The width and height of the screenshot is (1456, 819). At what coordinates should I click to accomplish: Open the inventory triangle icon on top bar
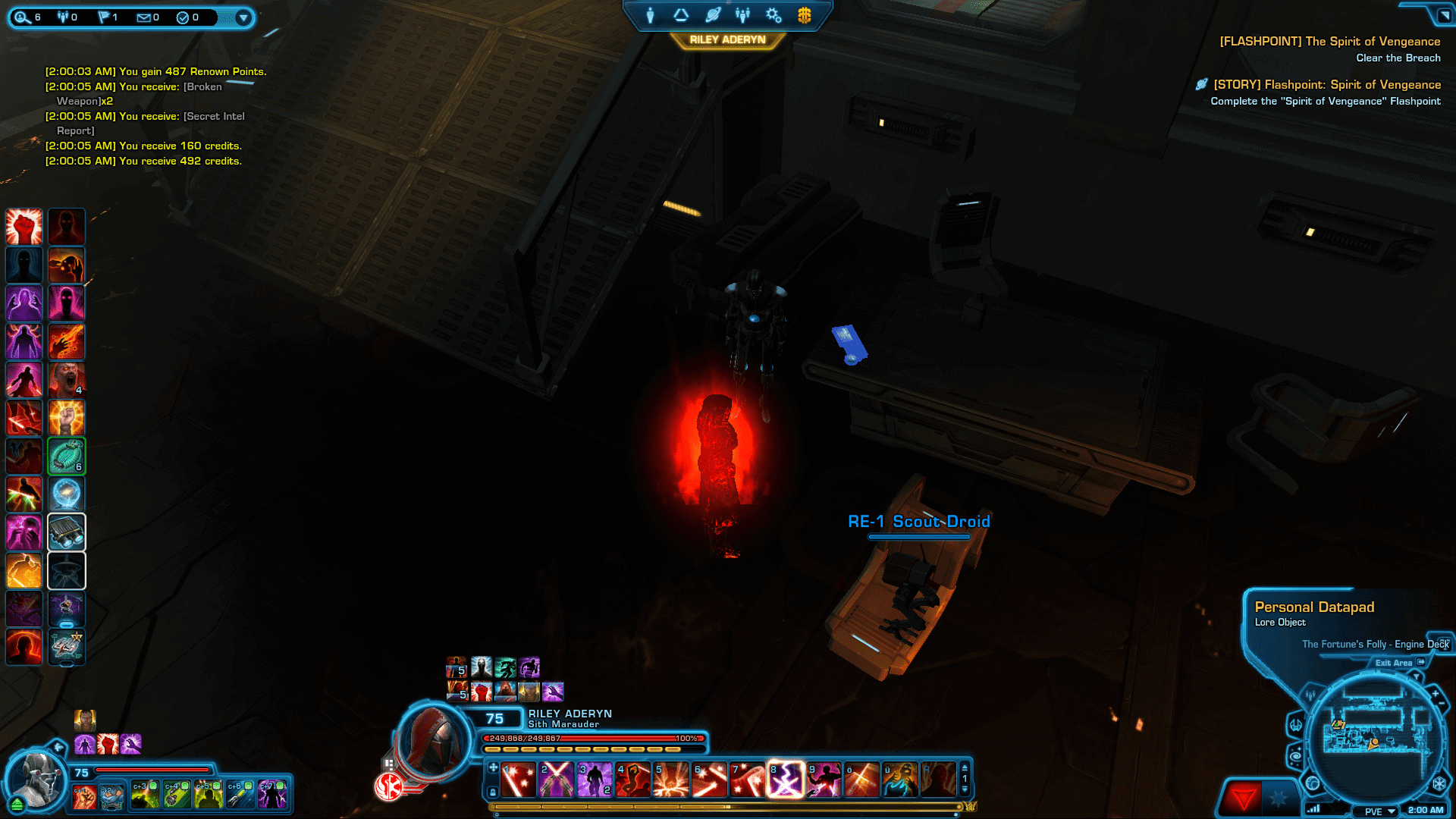pos(680,14)
